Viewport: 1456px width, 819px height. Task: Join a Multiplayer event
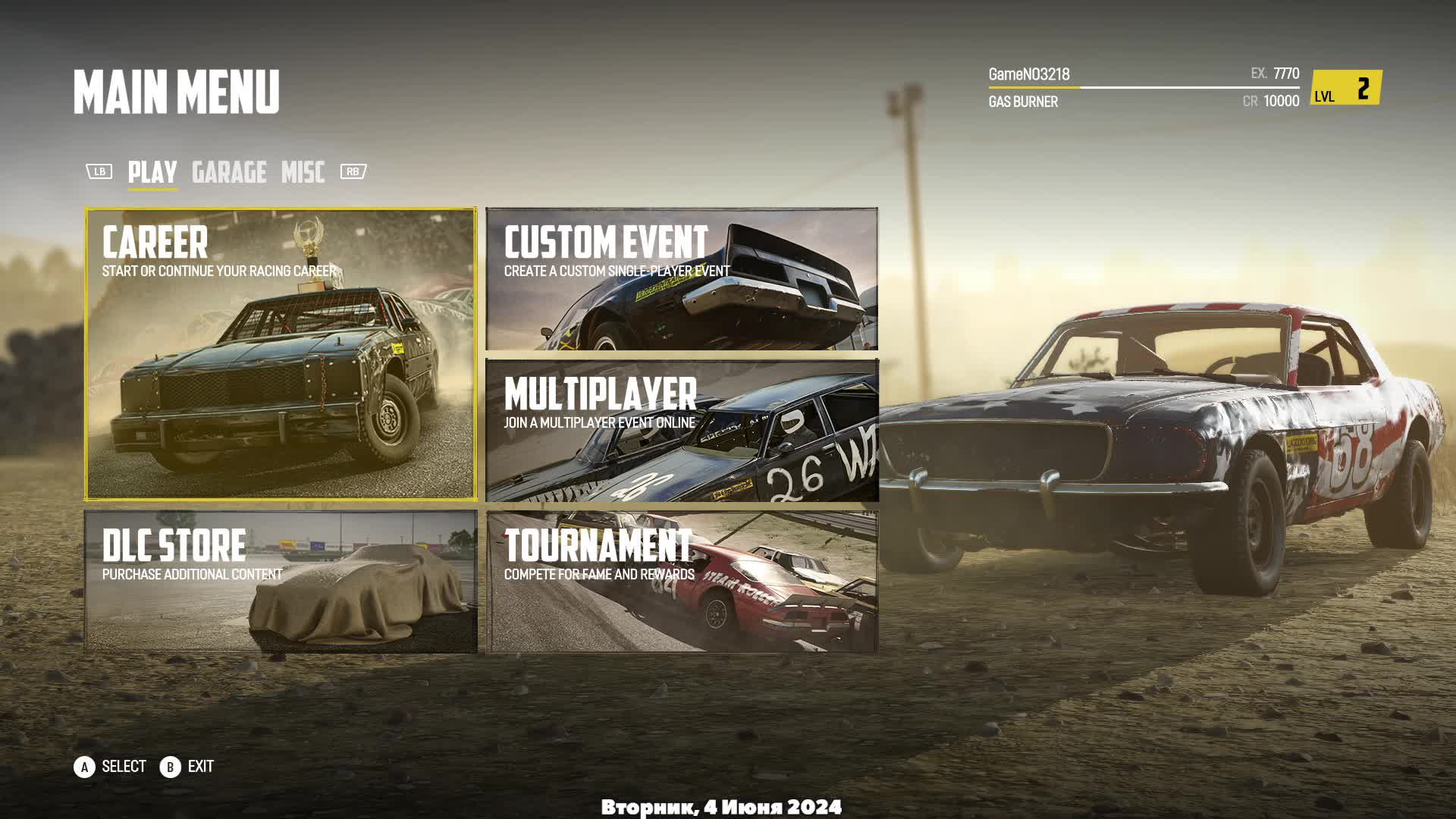[x=681, y=430]
